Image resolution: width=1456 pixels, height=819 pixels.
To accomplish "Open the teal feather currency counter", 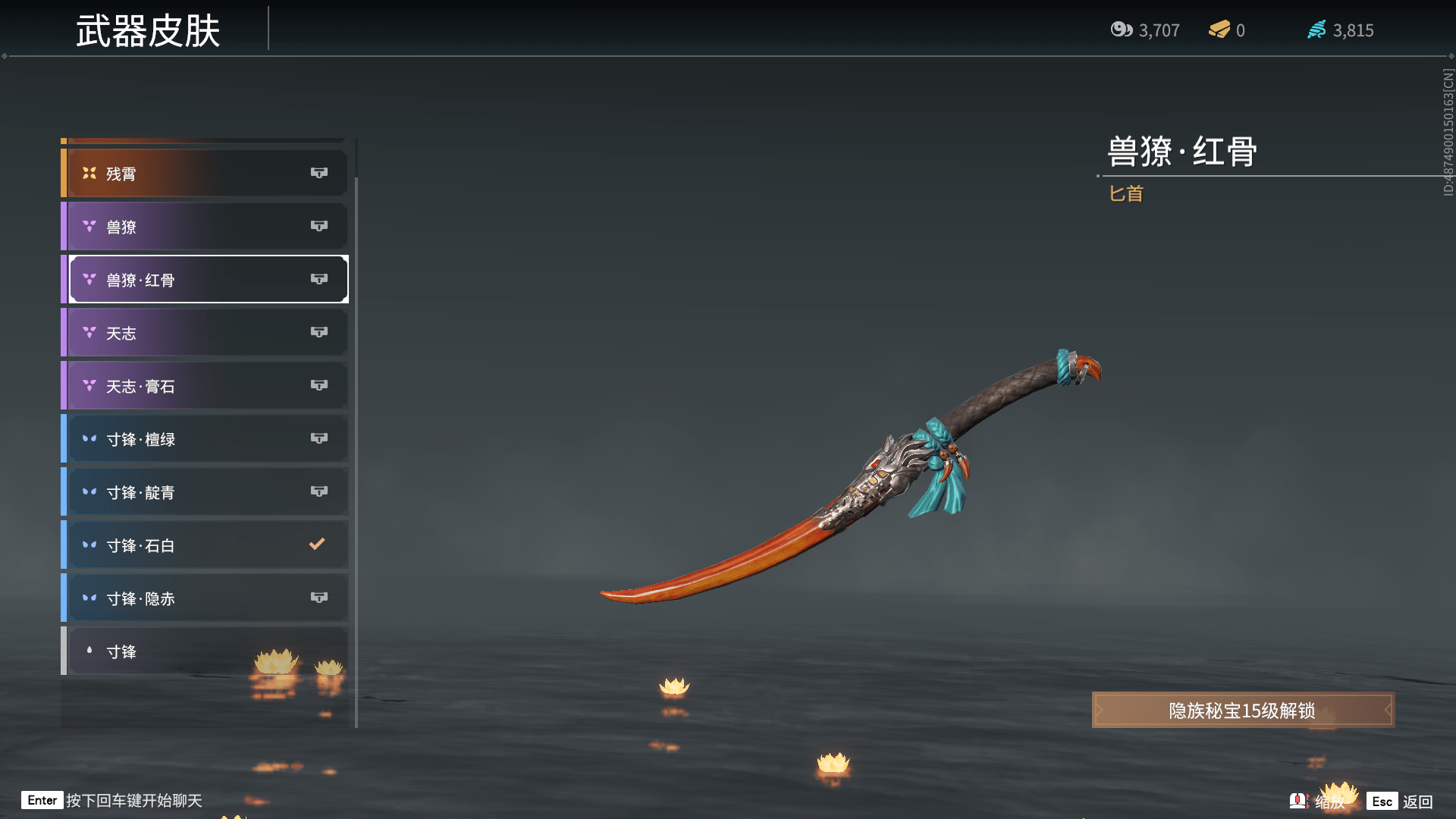I will coord(1341,30).
